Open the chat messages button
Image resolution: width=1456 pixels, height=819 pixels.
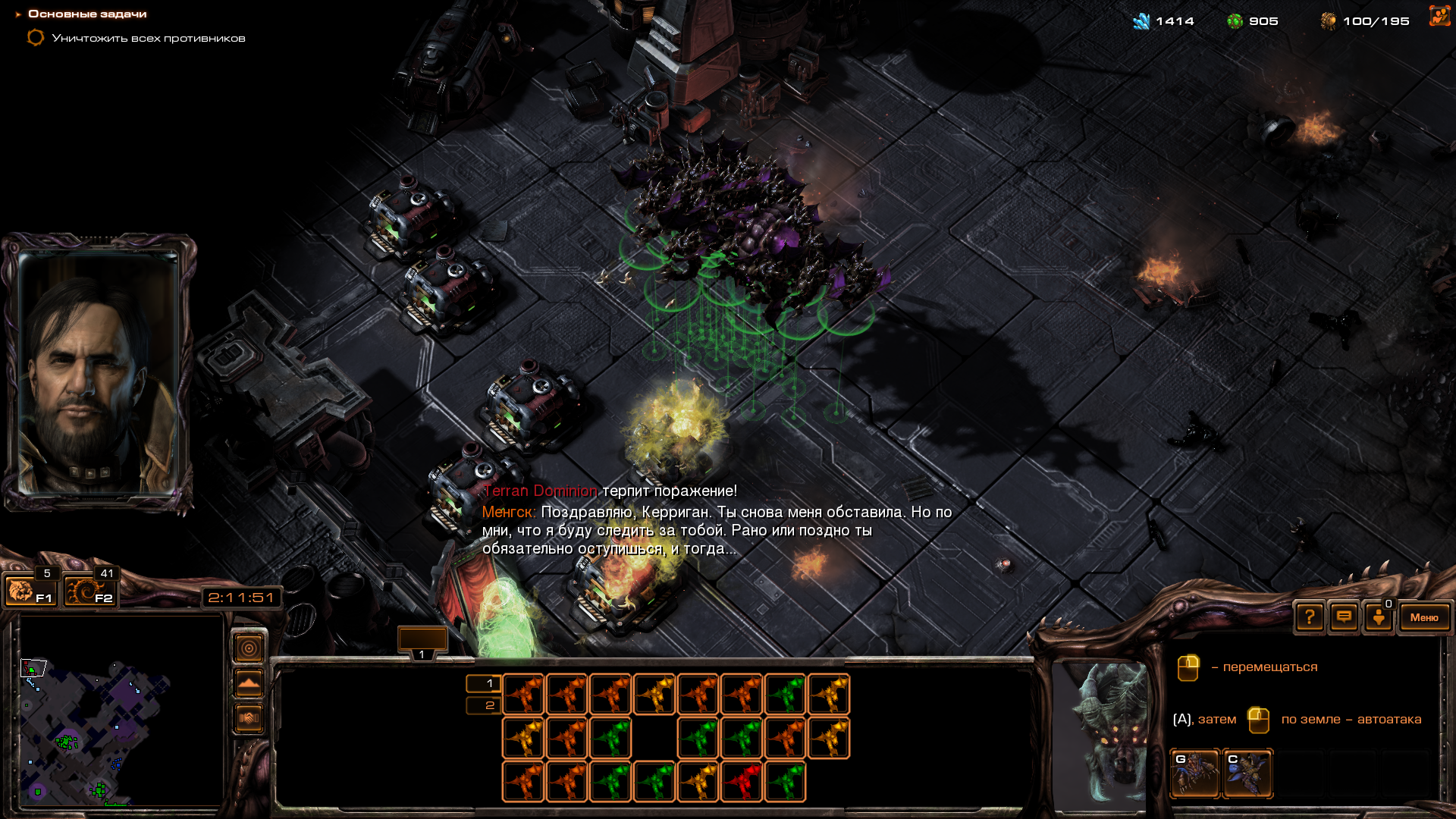tap(1344, 617)
